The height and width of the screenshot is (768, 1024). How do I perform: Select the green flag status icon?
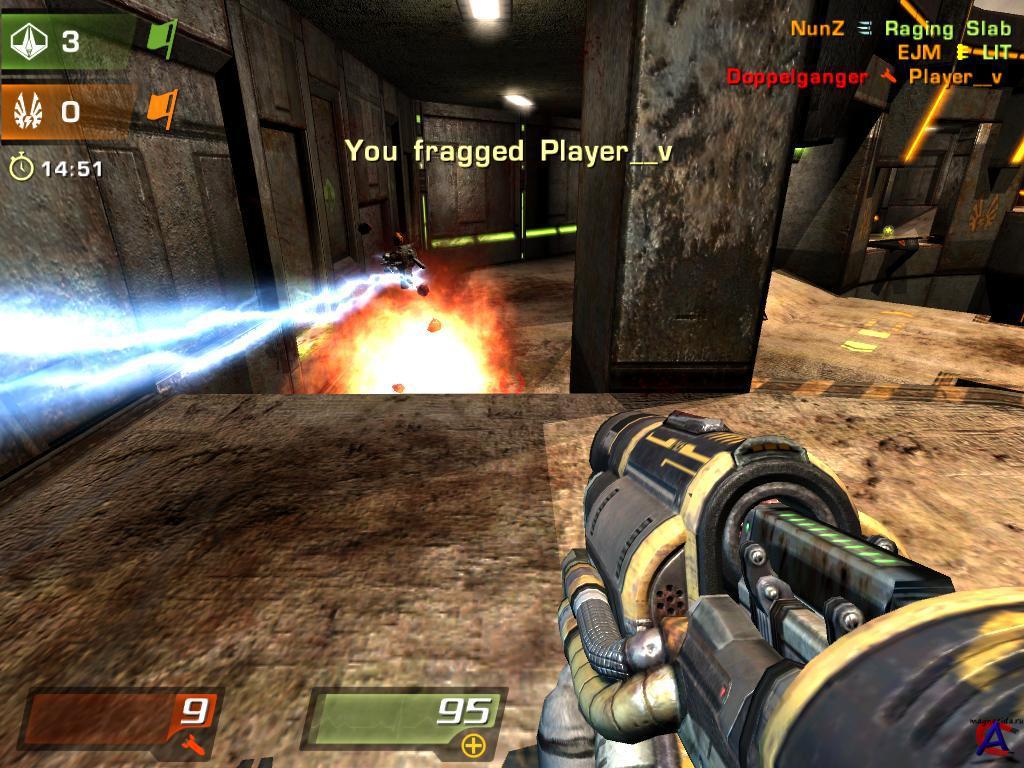[x=162, y=40]
